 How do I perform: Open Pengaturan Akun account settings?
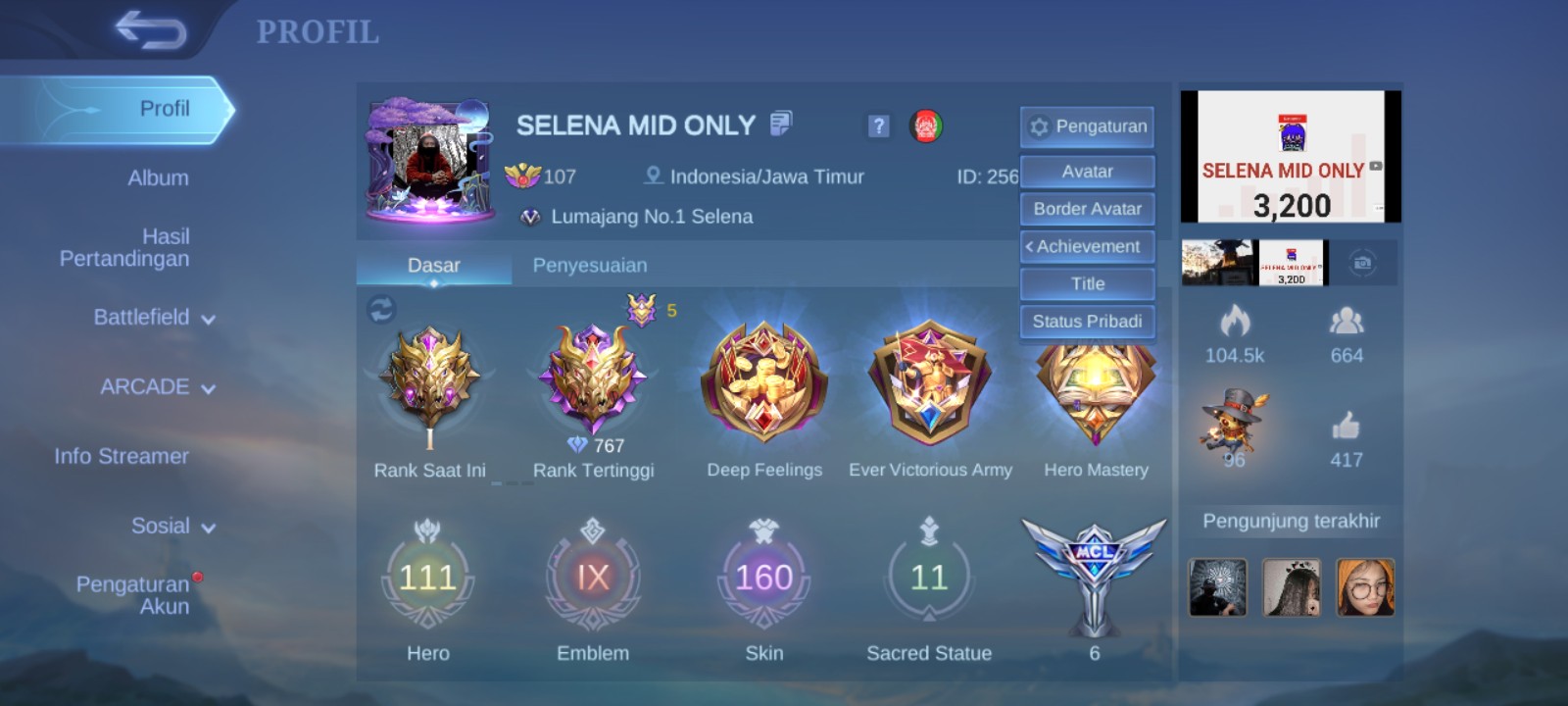point(133,595)
